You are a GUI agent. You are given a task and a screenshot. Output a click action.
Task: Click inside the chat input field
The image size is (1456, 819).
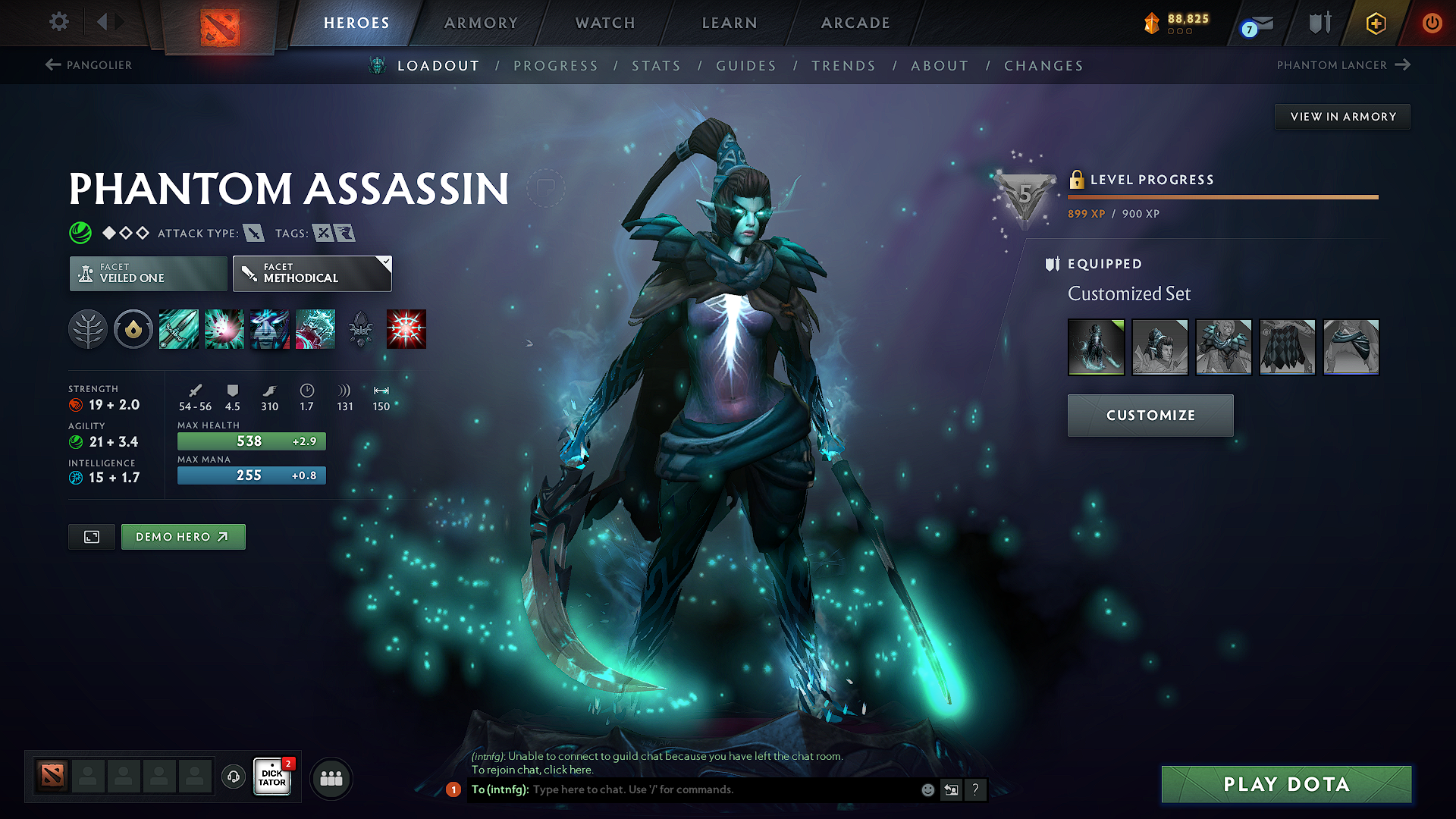682,789
